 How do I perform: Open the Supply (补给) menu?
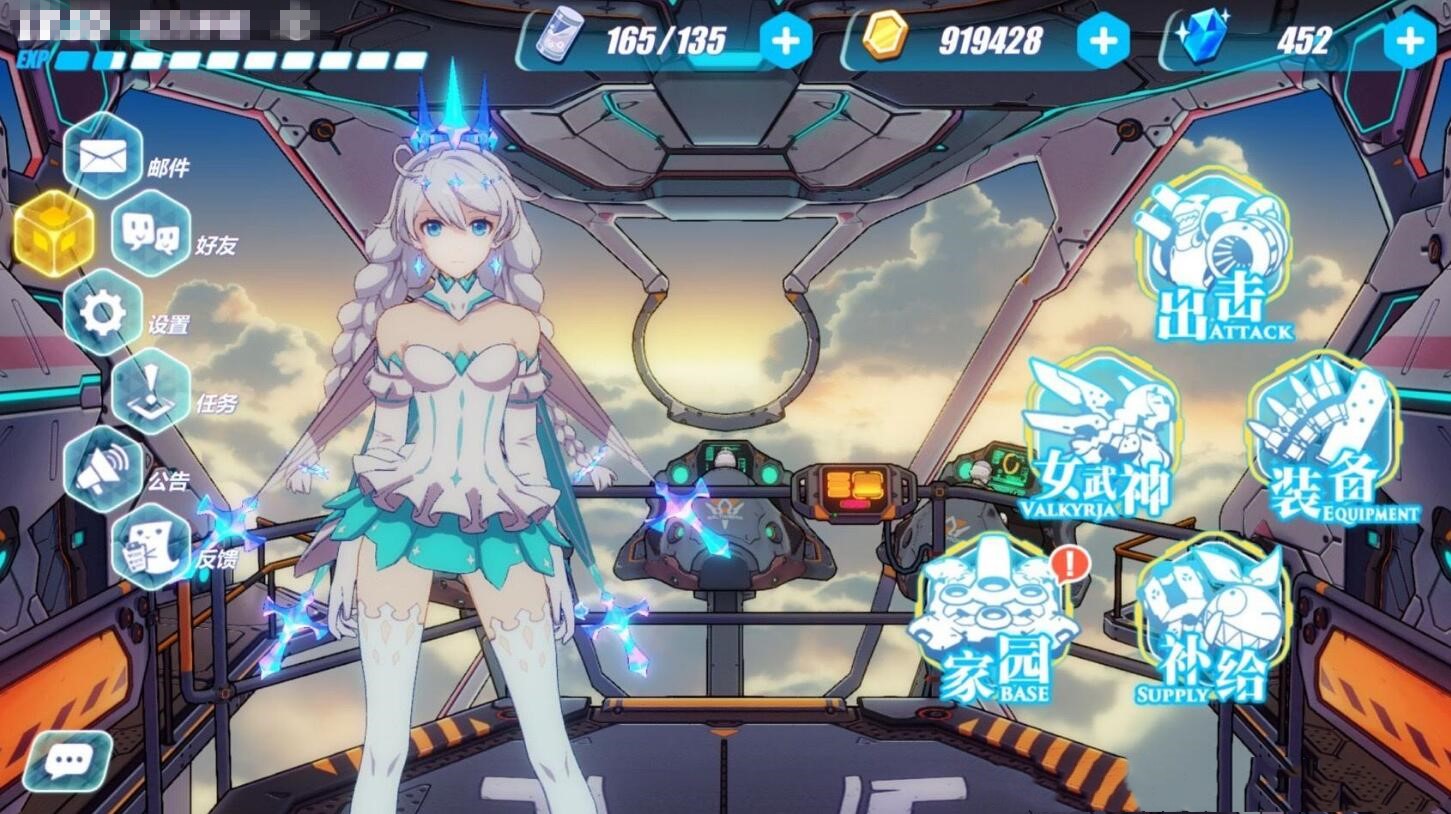click(x=1210, y=620)
